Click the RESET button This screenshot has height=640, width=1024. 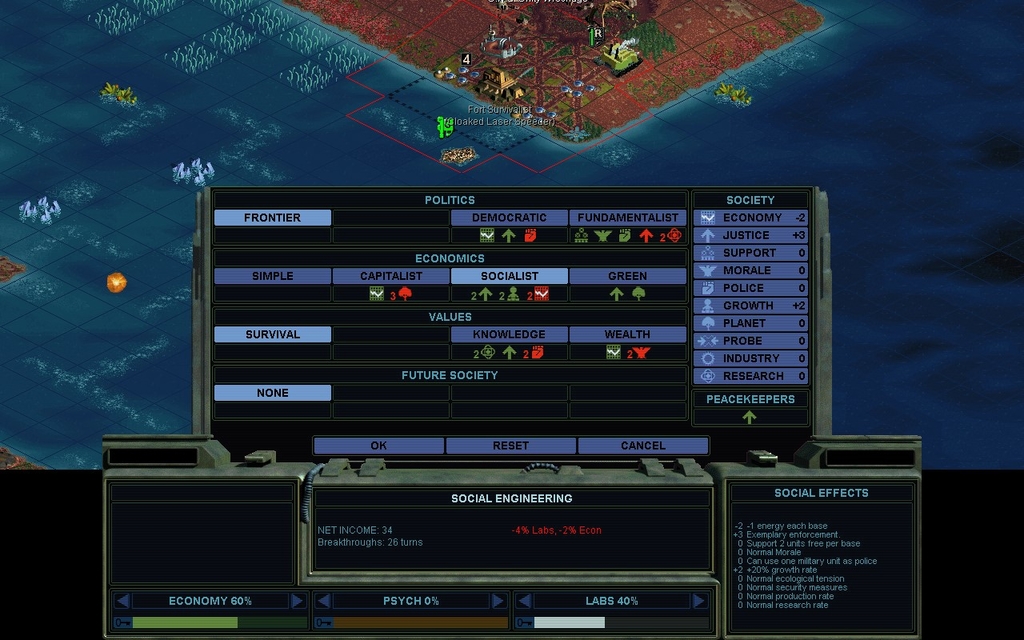(x=511, y=445)
